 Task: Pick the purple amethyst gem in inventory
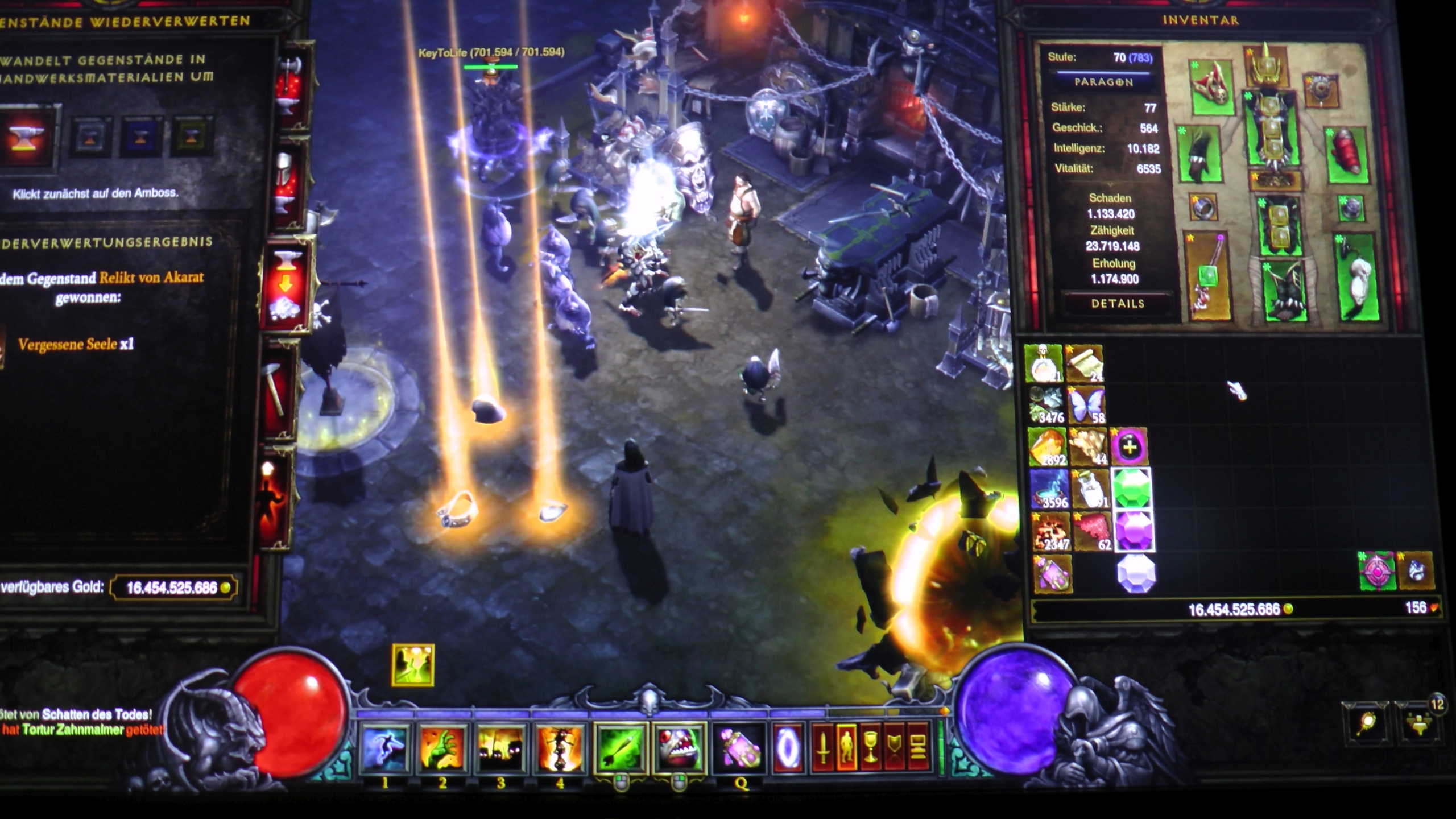pos(1134,531)
